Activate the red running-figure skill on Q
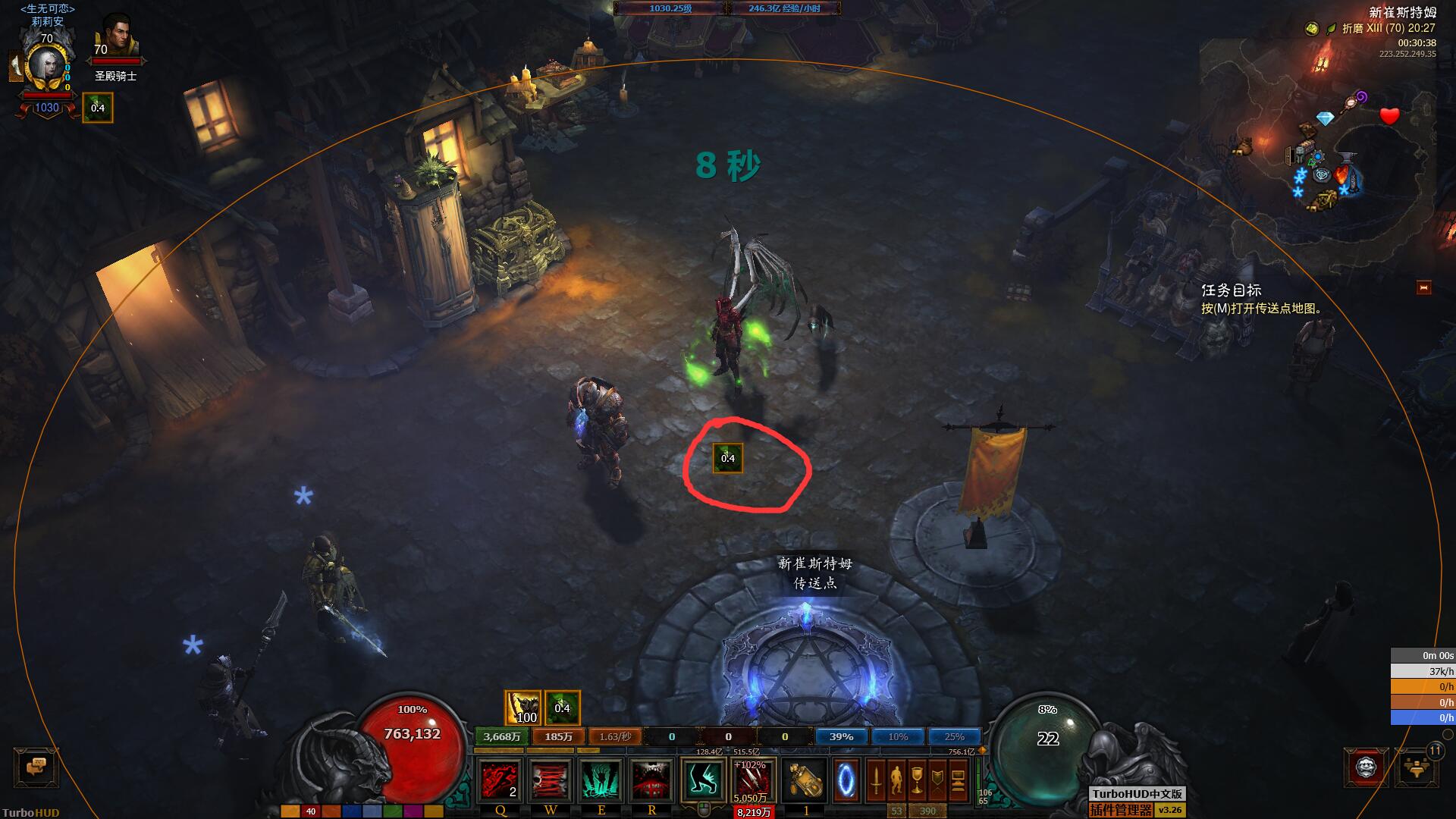 (500, 780)
